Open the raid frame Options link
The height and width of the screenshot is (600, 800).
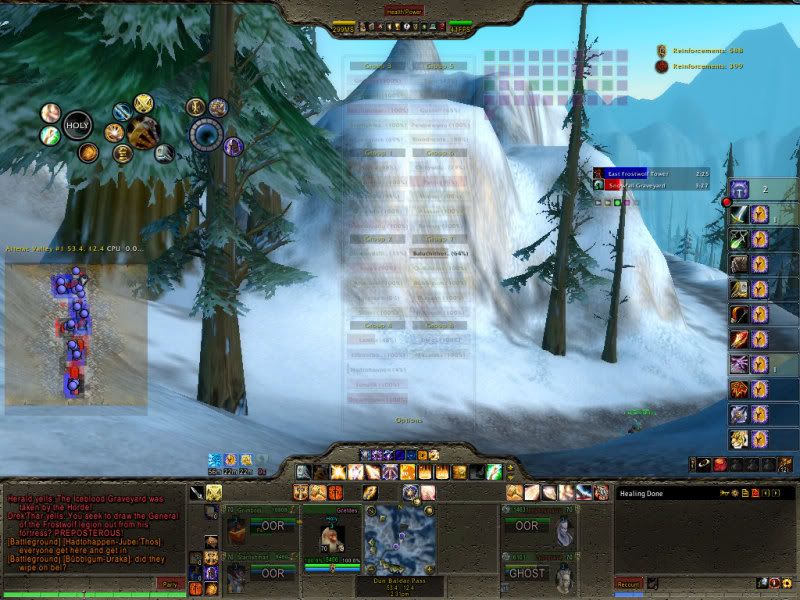[x=409, y=420]
